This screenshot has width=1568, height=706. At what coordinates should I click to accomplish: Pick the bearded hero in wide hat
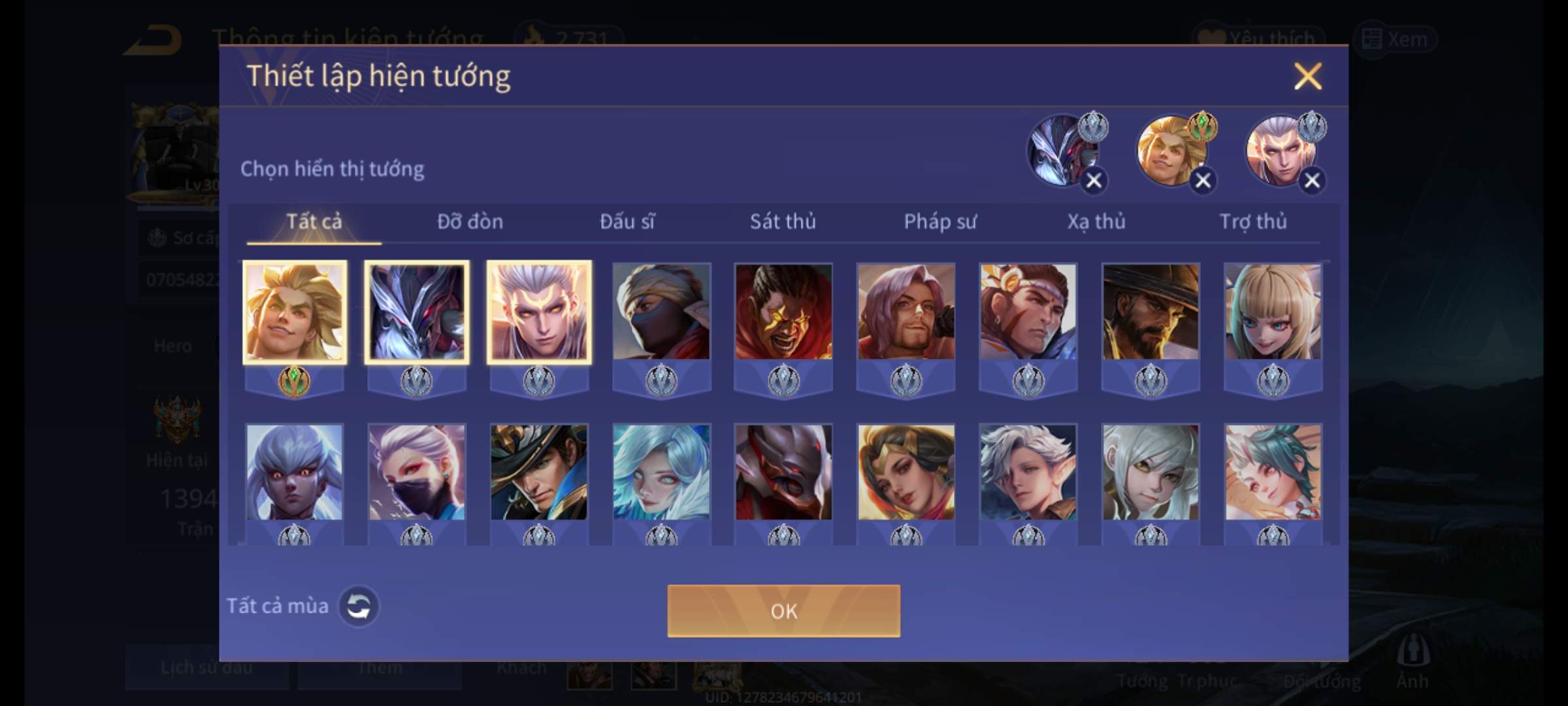pos(1151,312)
